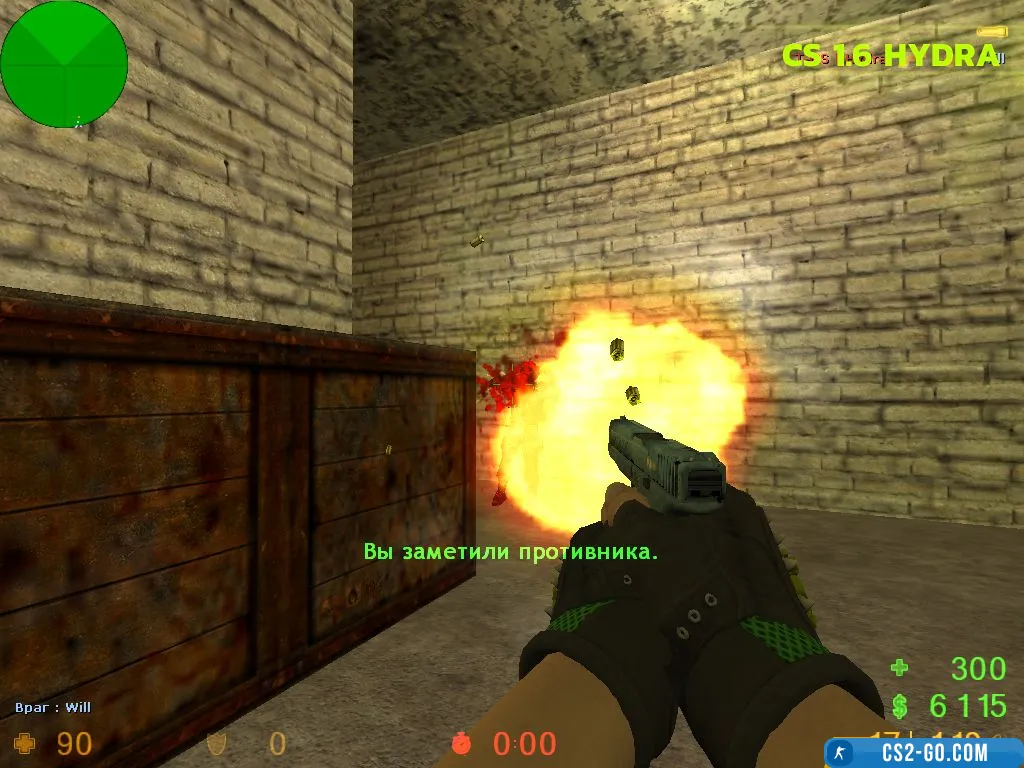Open the CS2-GO.COM watermark link

click(x=920, y=752)
